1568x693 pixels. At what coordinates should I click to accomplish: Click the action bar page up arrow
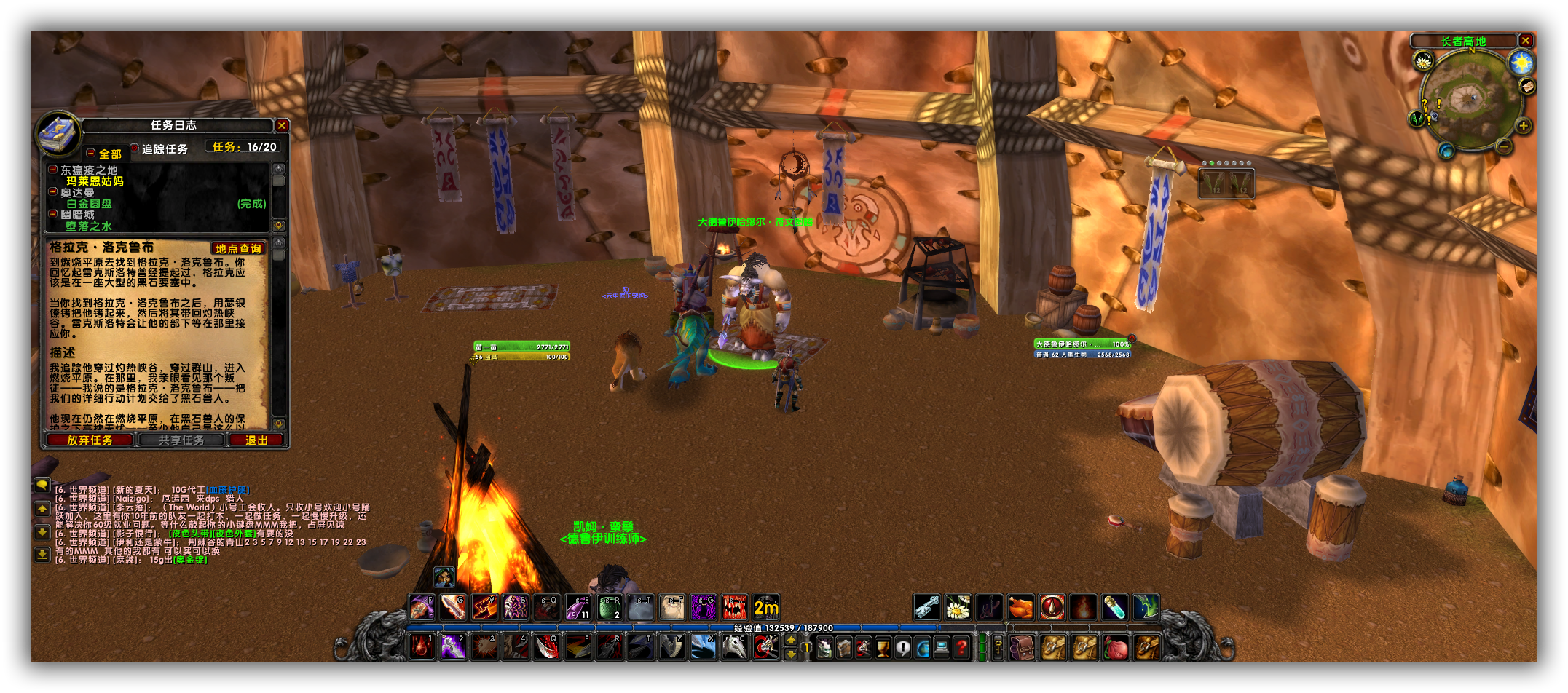click(791, 640)
